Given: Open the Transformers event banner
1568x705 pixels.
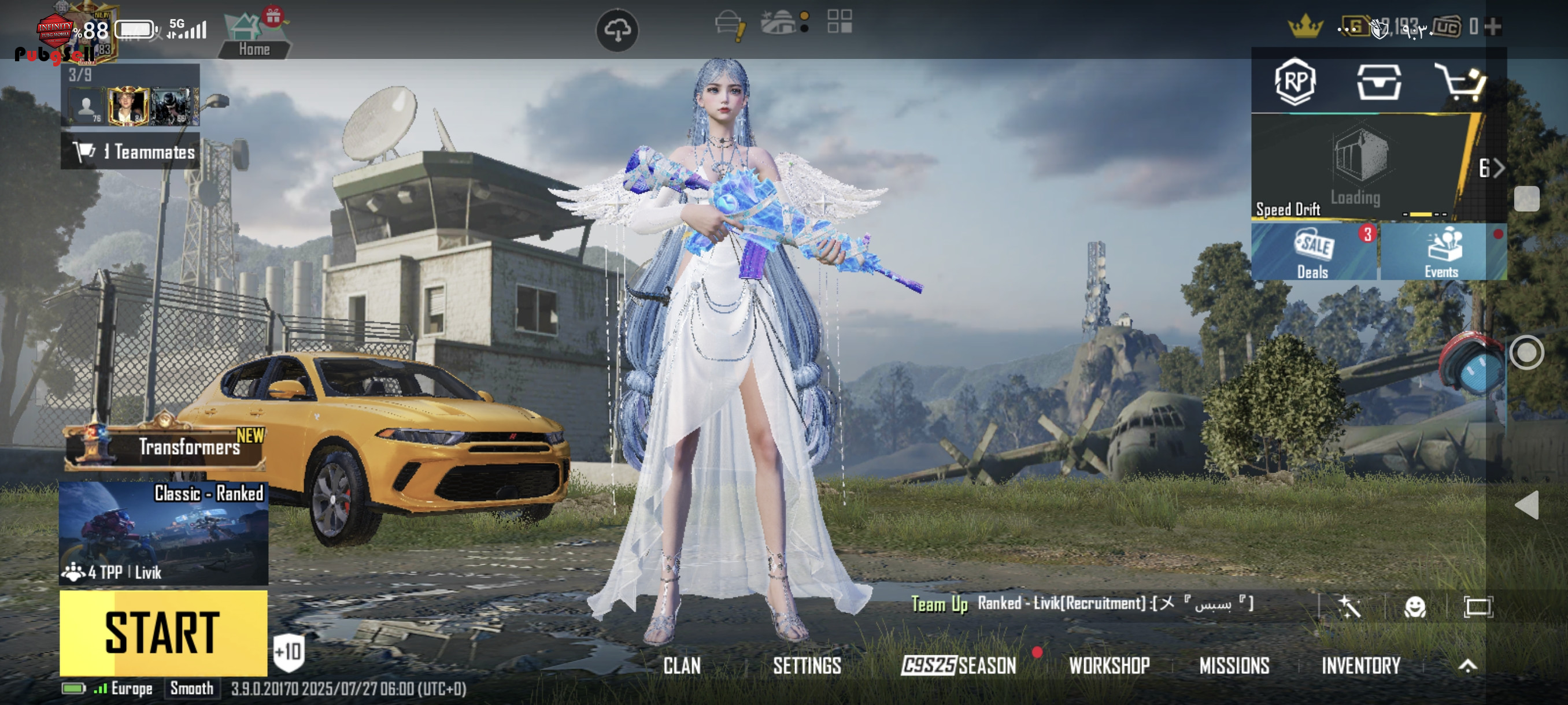Looking at the screenshot, I should pos(165,447).
